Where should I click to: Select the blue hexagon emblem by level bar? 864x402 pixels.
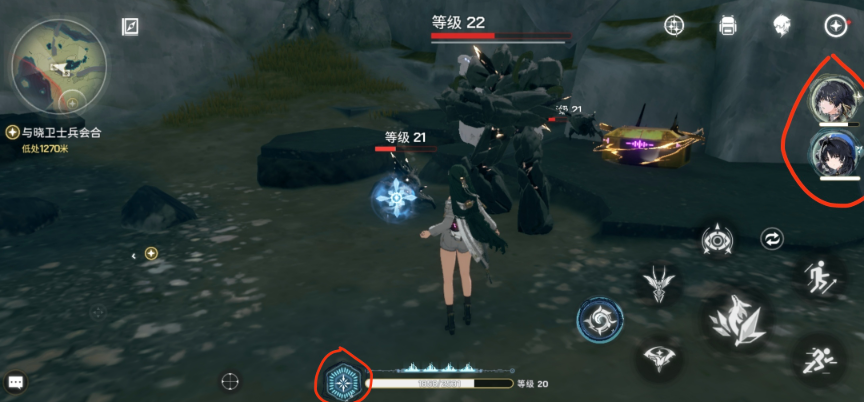343,381
